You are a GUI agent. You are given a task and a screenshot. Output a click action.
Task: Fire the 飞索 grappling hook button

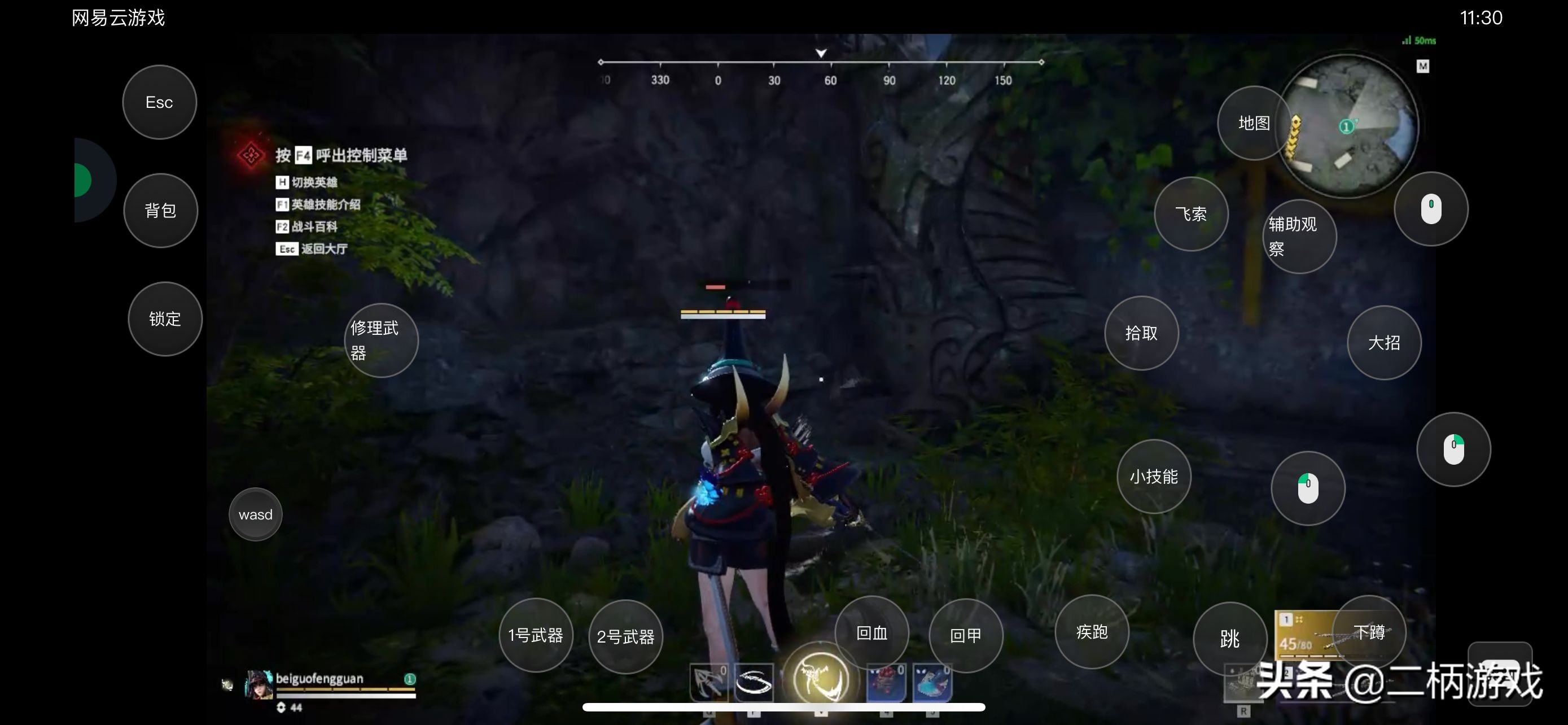1190,213
